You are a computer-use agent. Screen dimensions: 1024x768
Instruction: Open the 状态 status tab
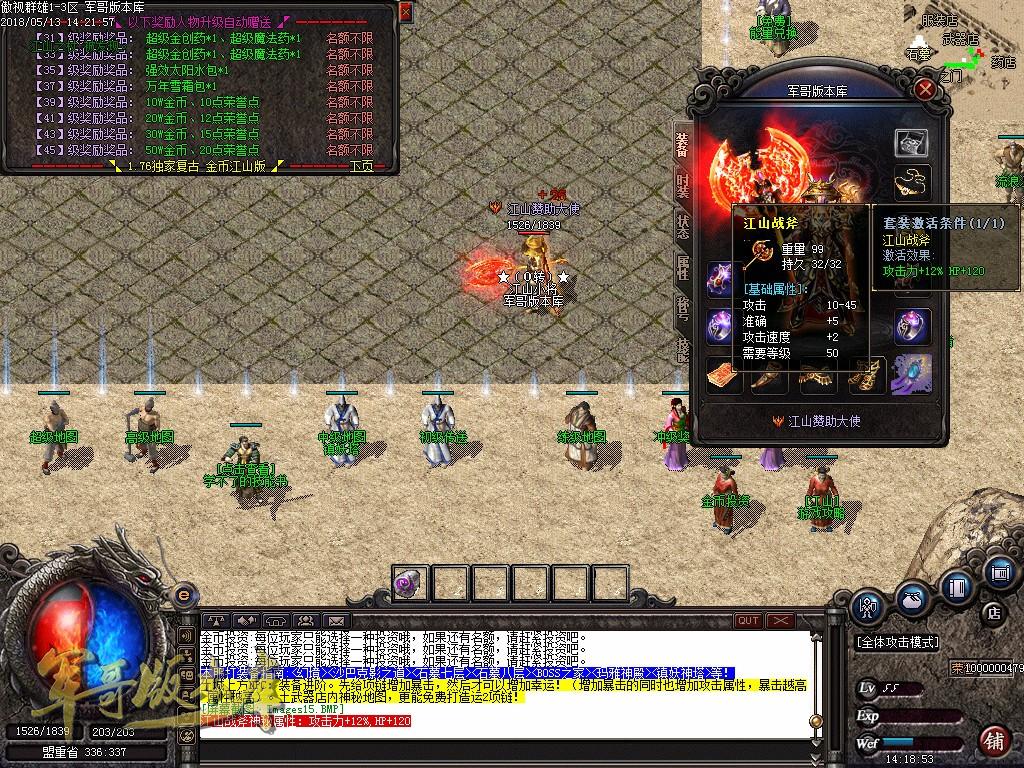pyautogui.click(x=683, y=226)
